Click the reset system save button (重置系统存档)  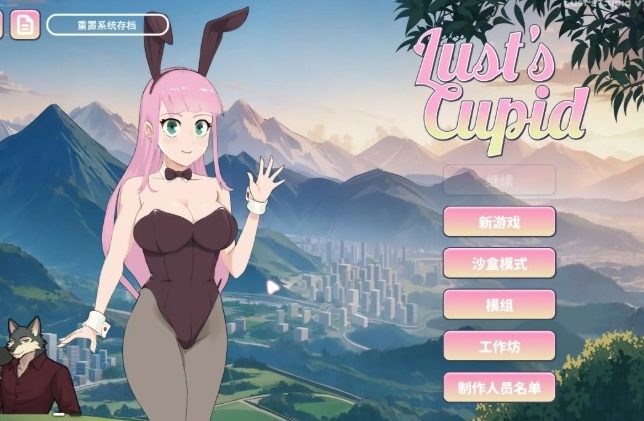click(107, 24)
